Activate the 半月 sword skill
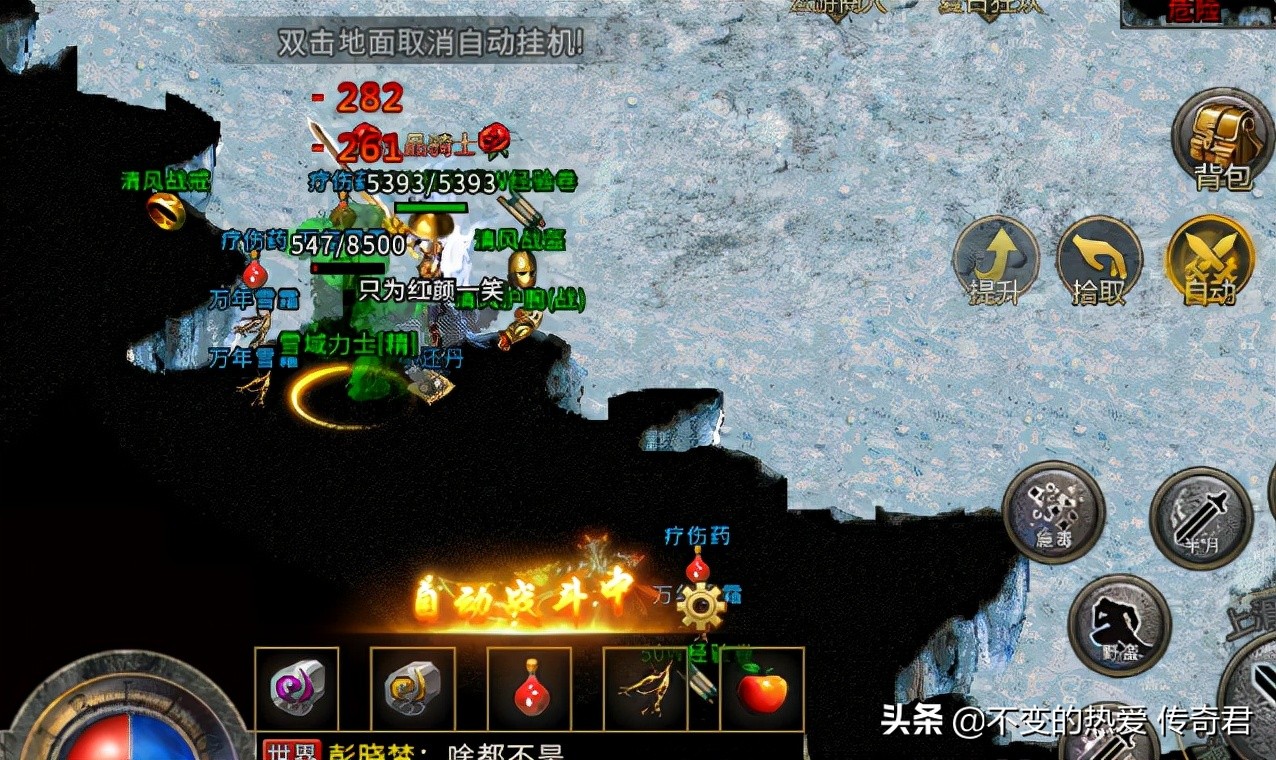 point(1200,517)
